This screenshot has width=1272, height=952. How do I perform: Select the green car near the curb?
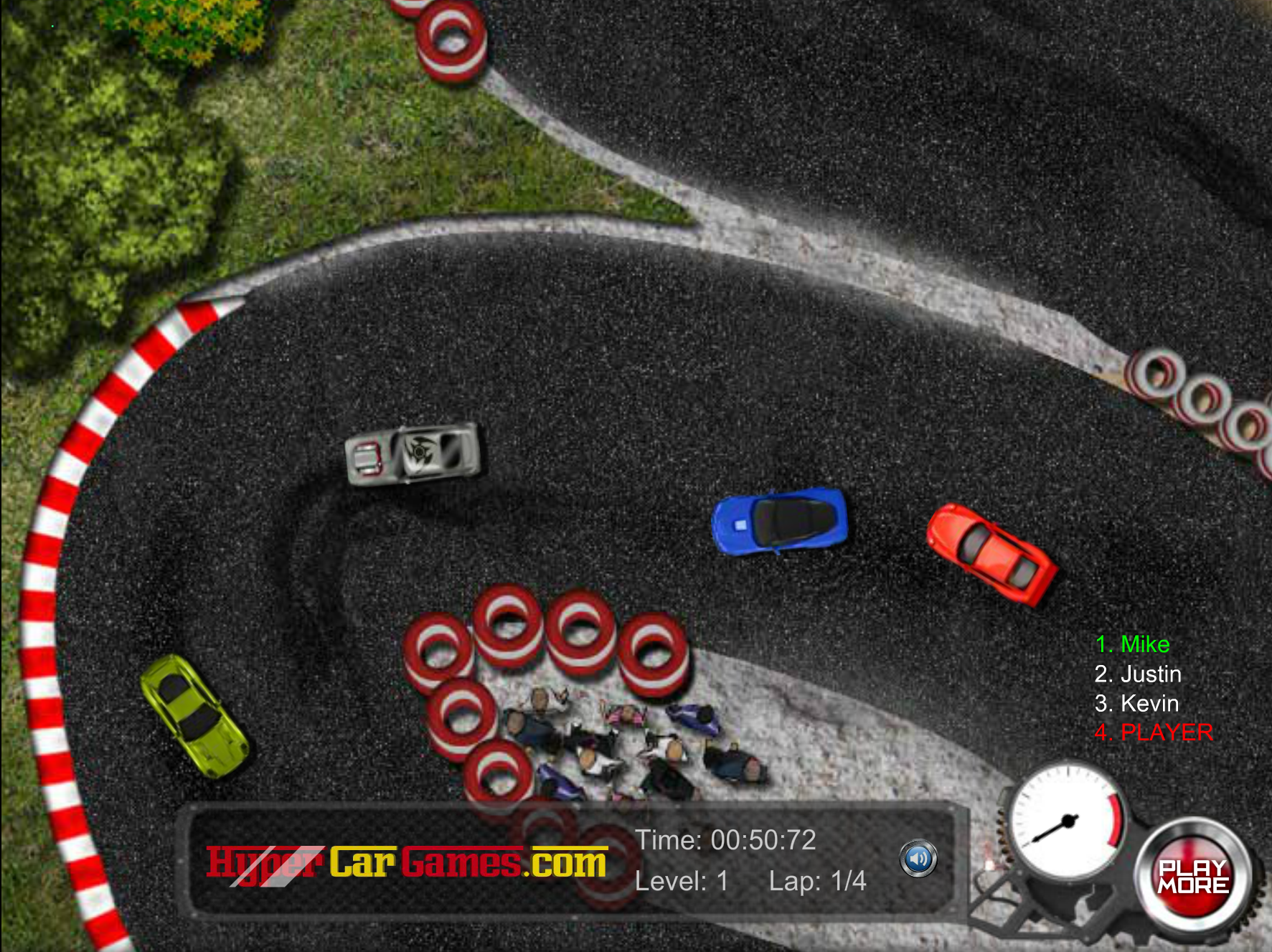tap(194, 717)
